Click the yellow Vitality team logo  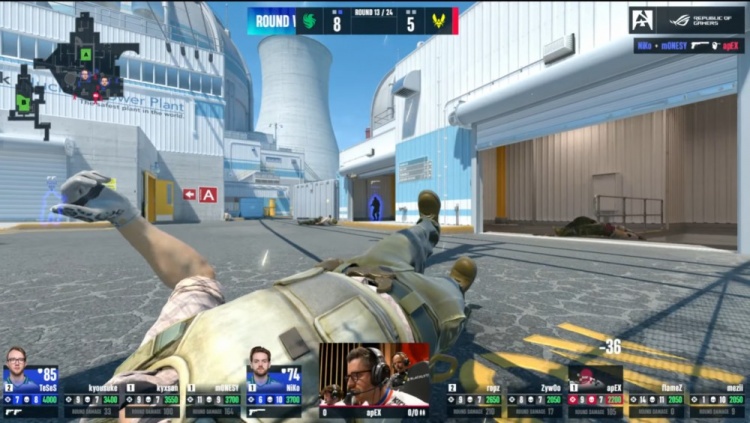[x=437, y=20]
